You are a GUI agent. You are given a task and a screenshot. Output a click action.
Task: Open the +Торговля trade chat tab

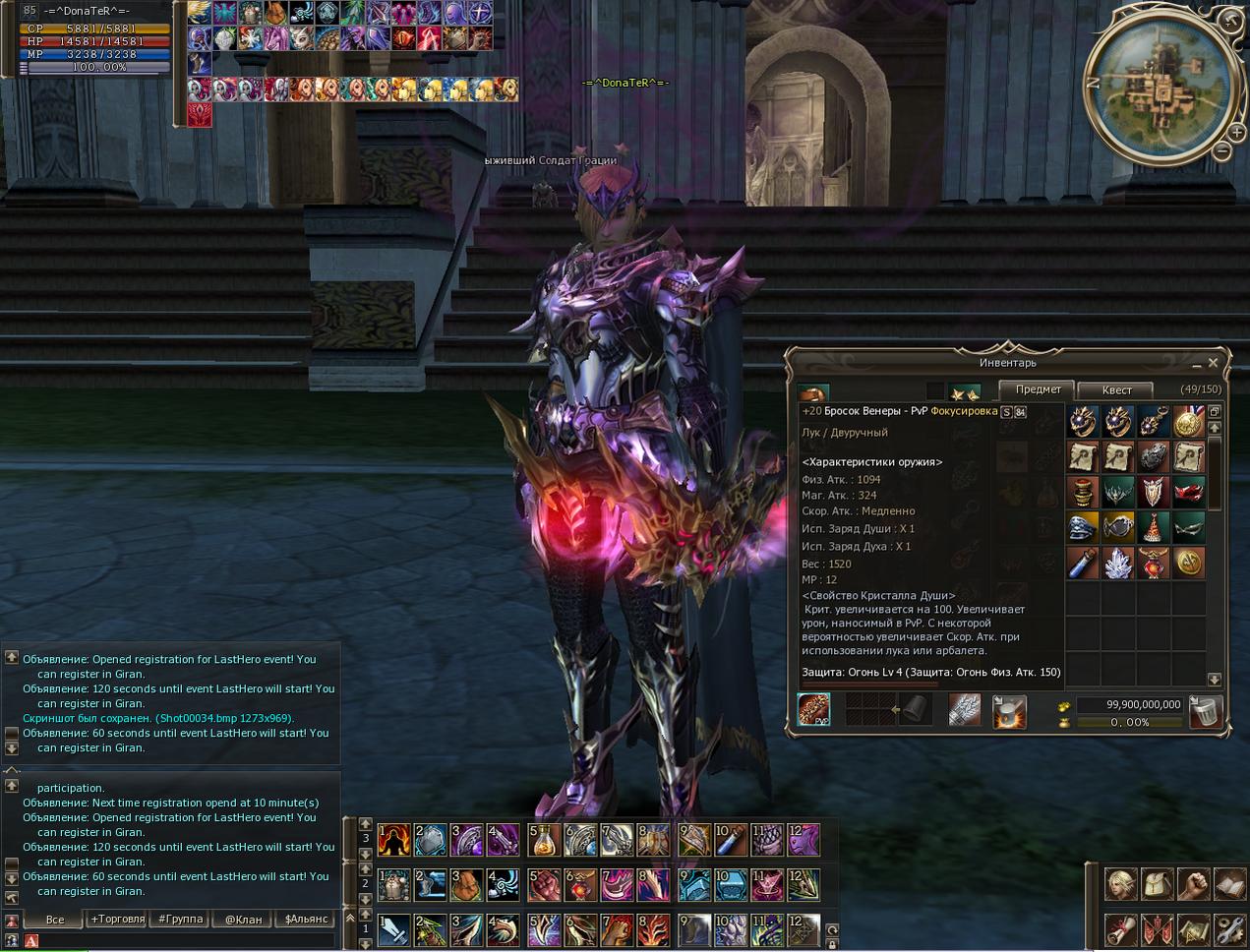tap(118, 920)
